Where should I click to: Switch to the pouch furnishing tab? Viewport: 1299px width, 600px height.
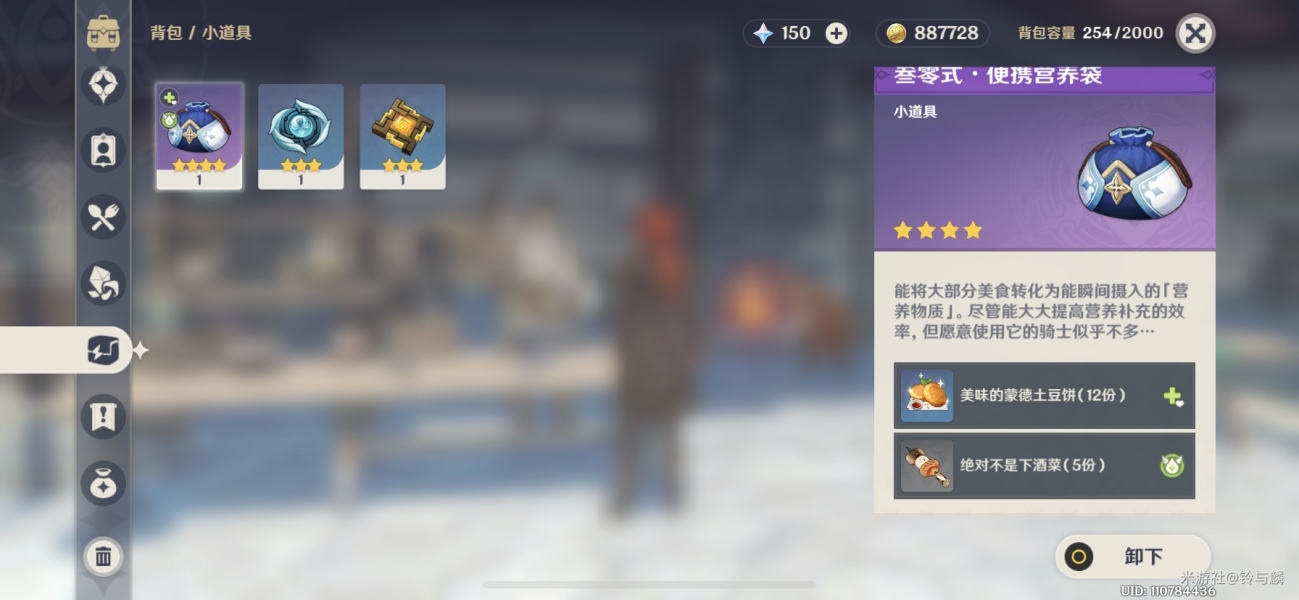click(103, 483)
